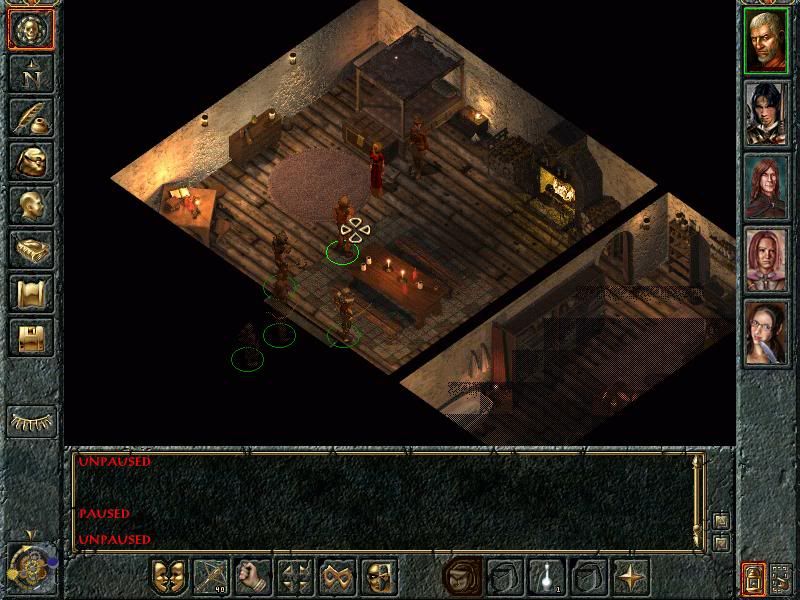Toggle party AI with the lantern button
The height and width of the screenshot is (600, 800).
tap(753, 578)
